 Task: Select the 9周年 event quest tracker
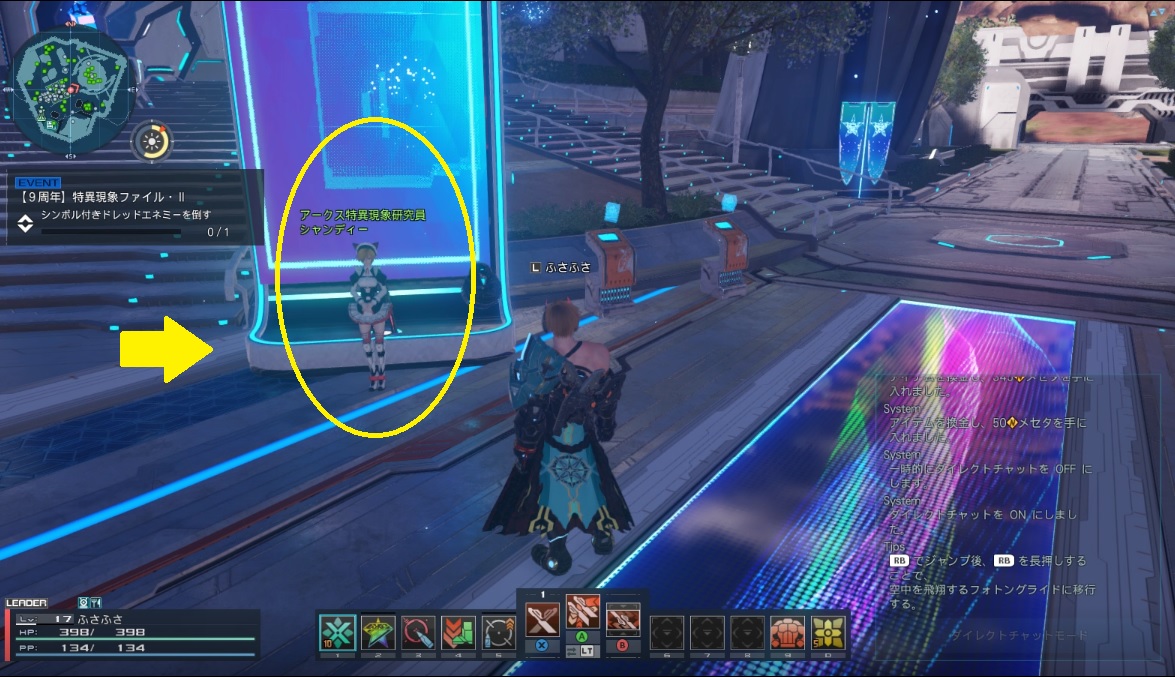tap(133, 208)
